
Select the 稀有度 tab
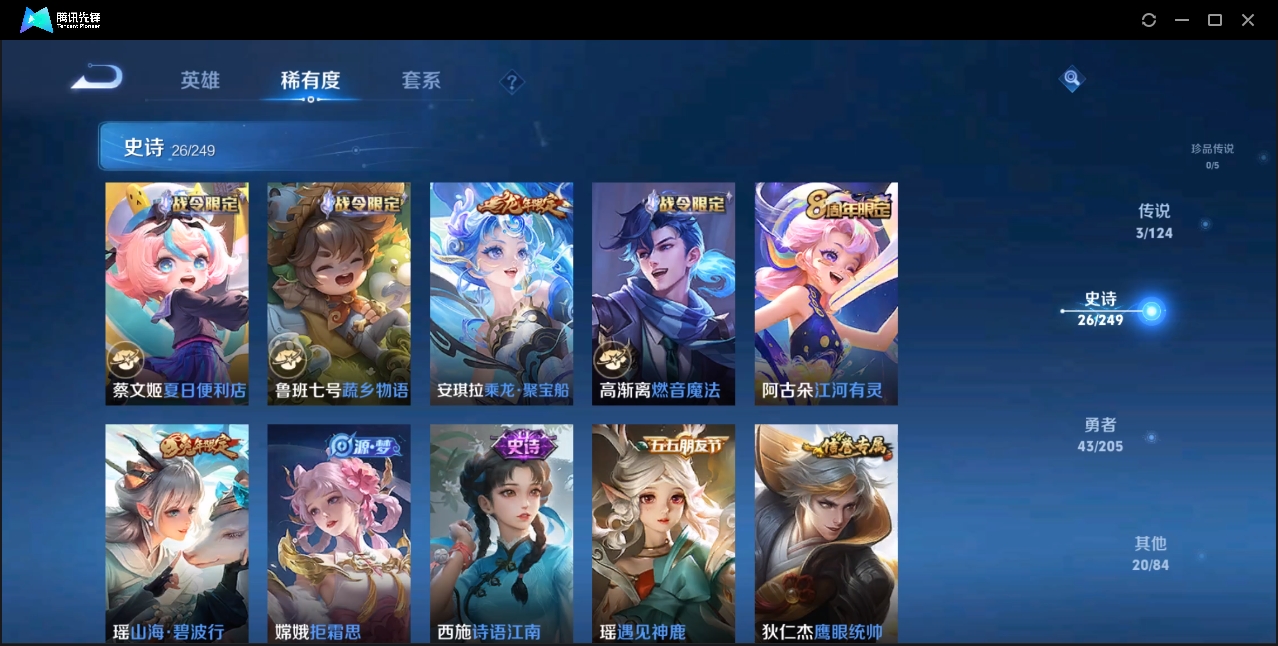click(x=310, y=80)
